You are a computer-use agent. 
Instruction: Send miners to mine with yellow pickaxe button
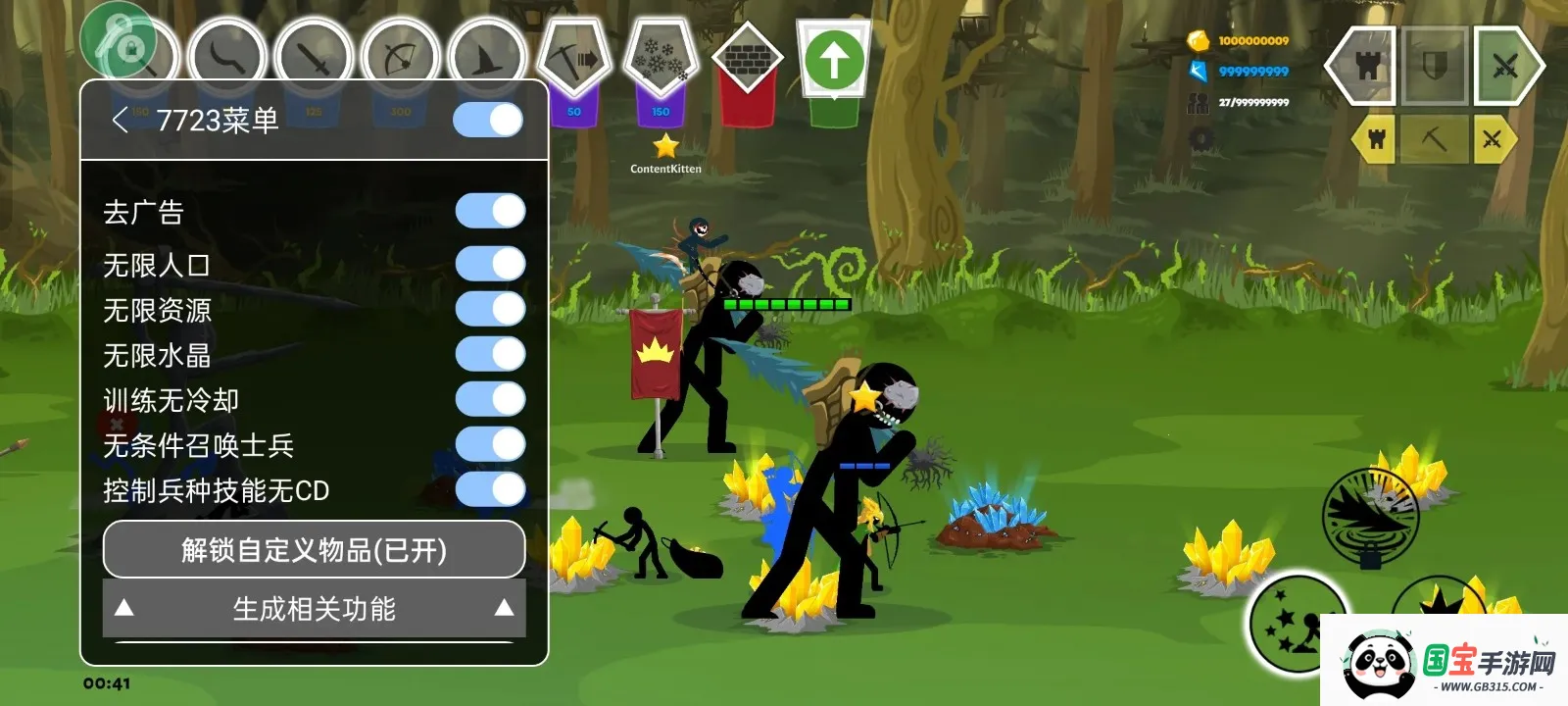click(1434, 140)
